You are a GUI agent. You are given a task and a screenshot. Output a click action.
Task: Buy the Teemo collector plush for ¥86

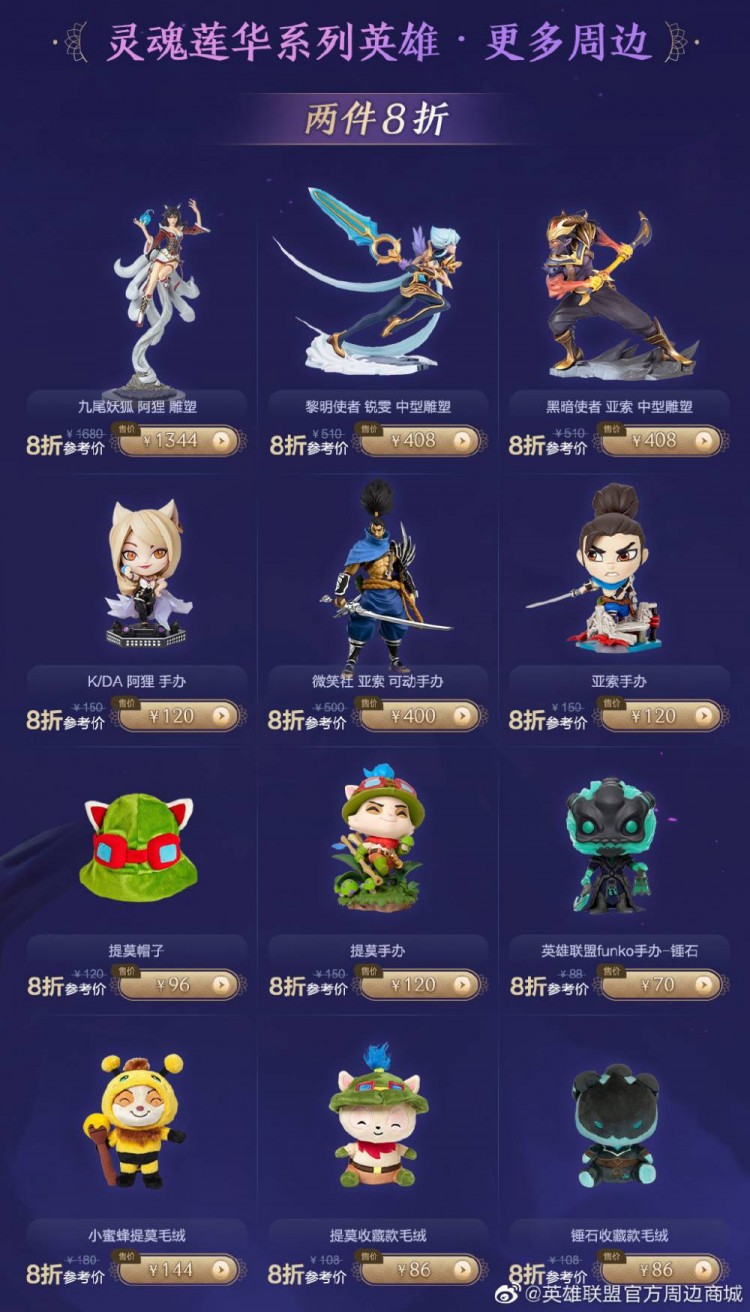(419, 1270)
